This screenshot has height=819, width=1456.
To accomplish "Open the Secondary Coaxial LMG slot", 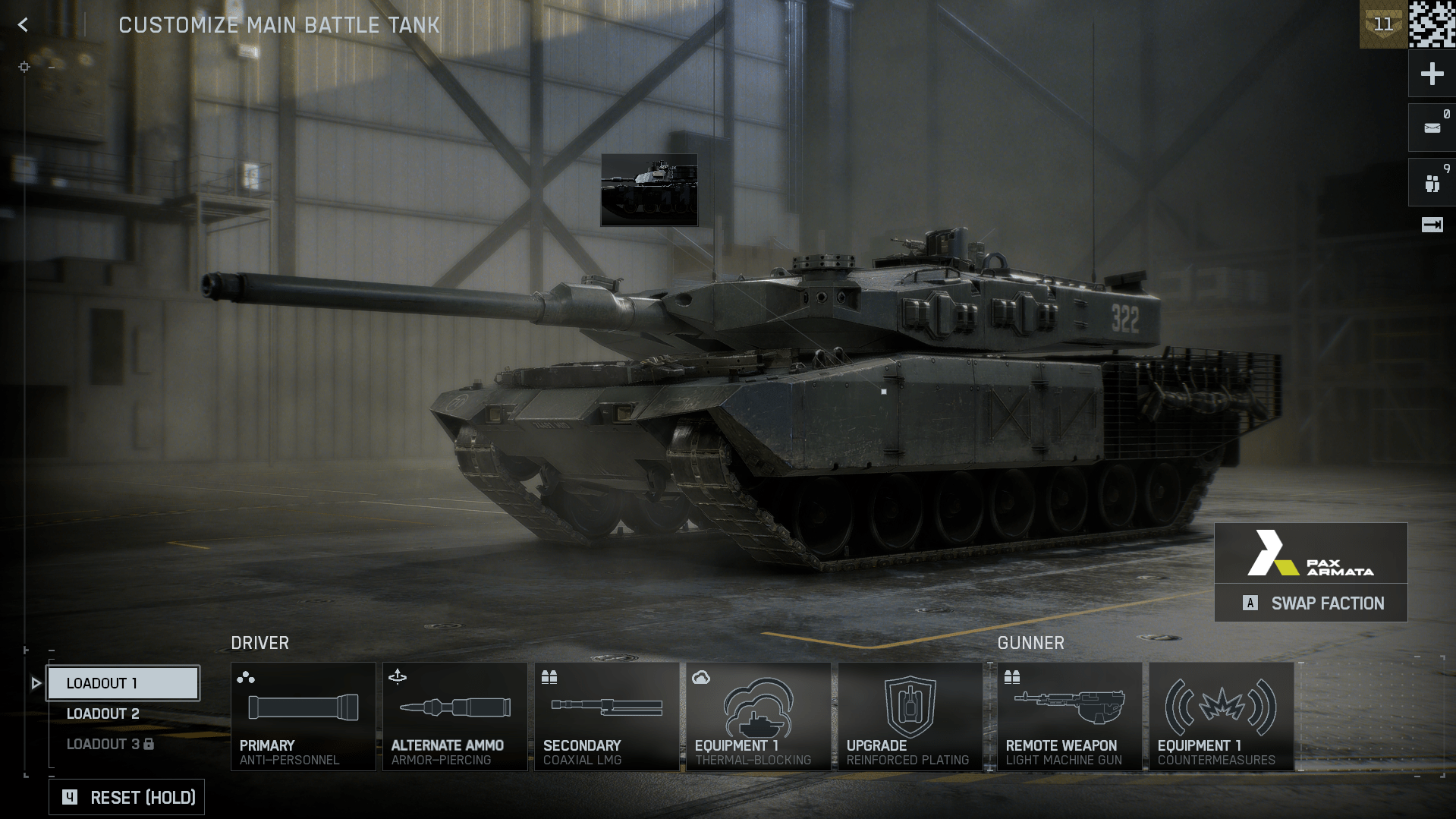I will pos(606,717).
